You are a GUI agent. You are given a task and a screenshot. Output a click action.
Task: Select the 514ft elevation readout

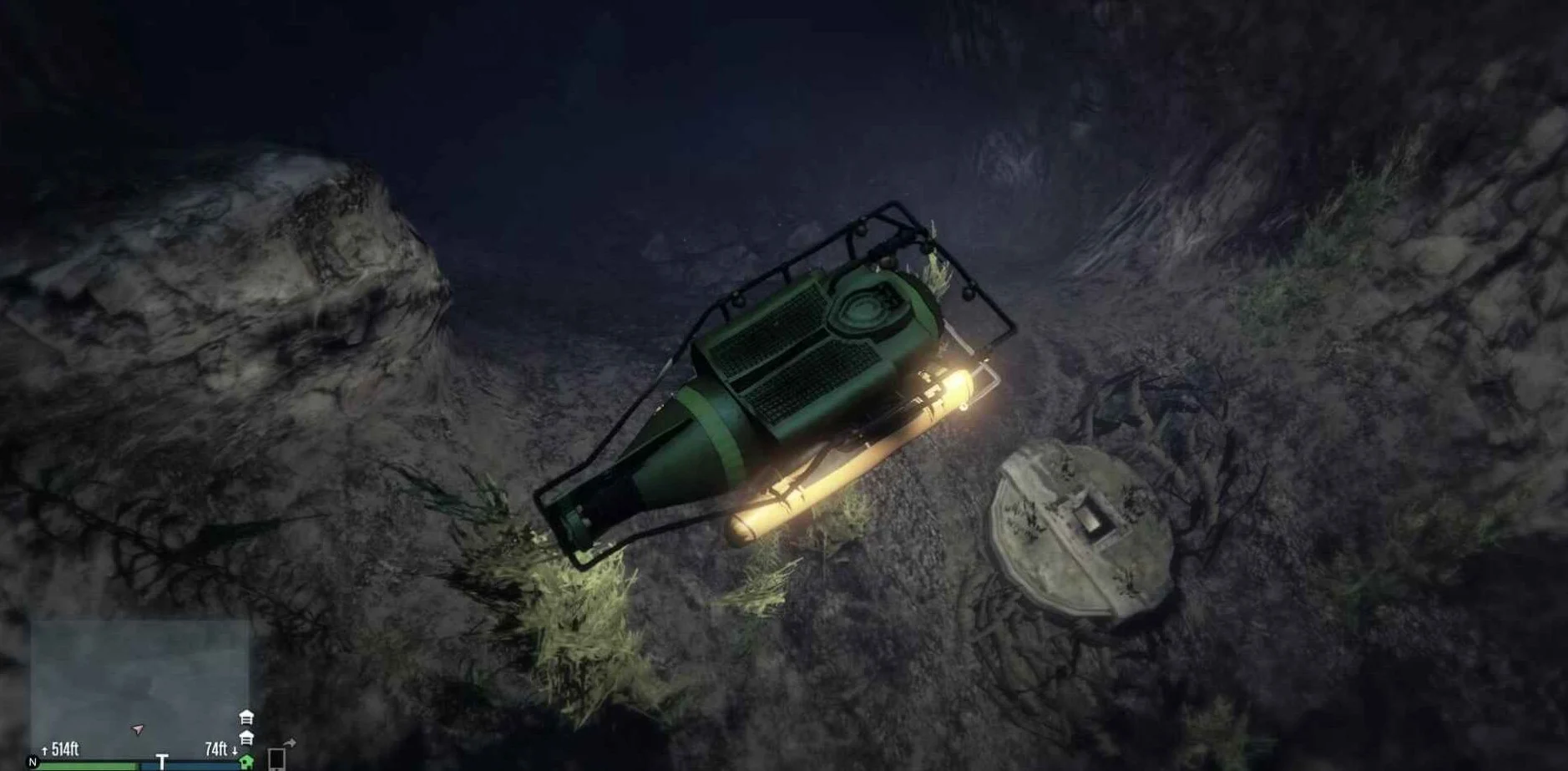pos(64,748)
